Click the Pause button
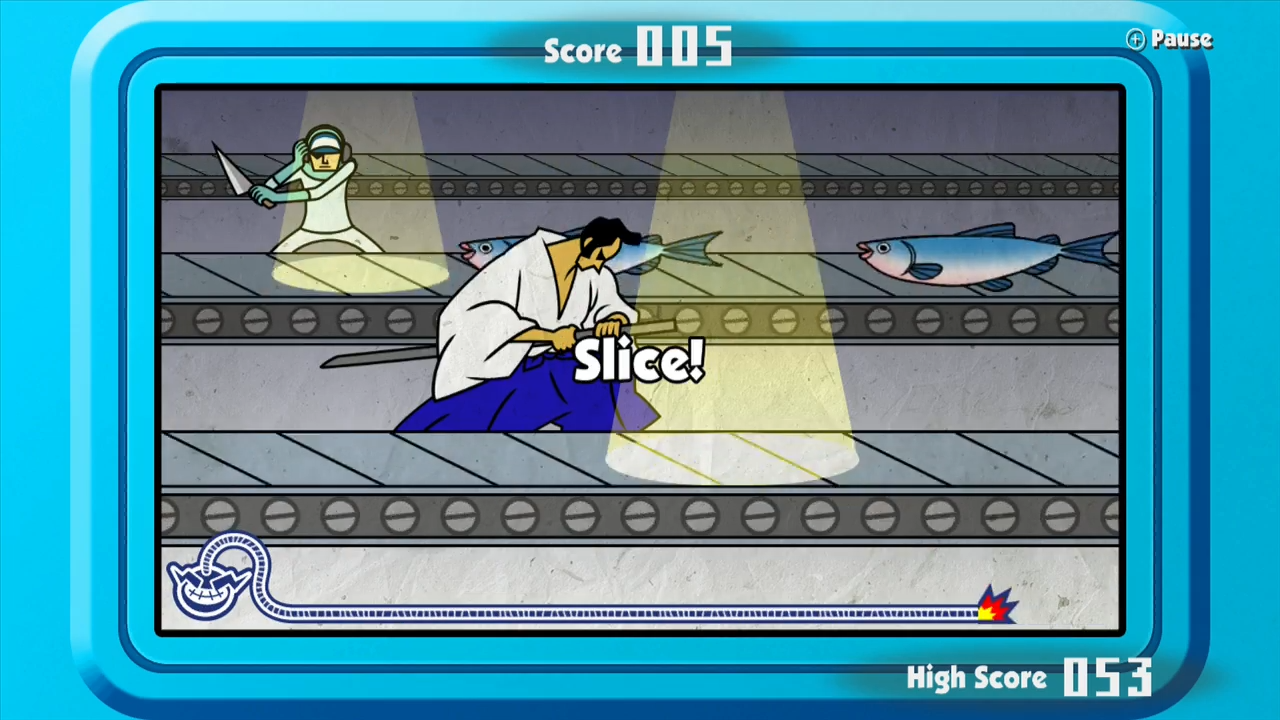 (x=1169, y=40)
